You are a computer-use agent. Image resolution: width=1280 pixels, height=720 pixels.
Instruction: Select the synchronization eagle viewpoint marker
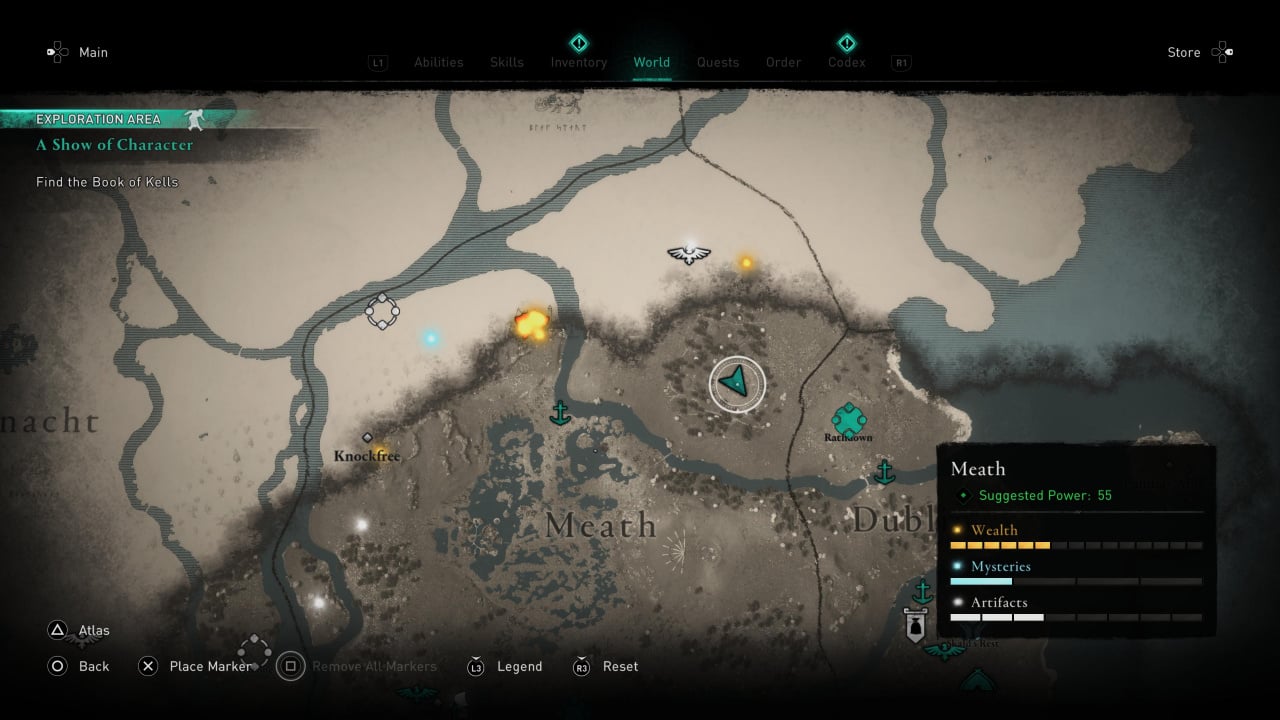(x=689, y=252)
